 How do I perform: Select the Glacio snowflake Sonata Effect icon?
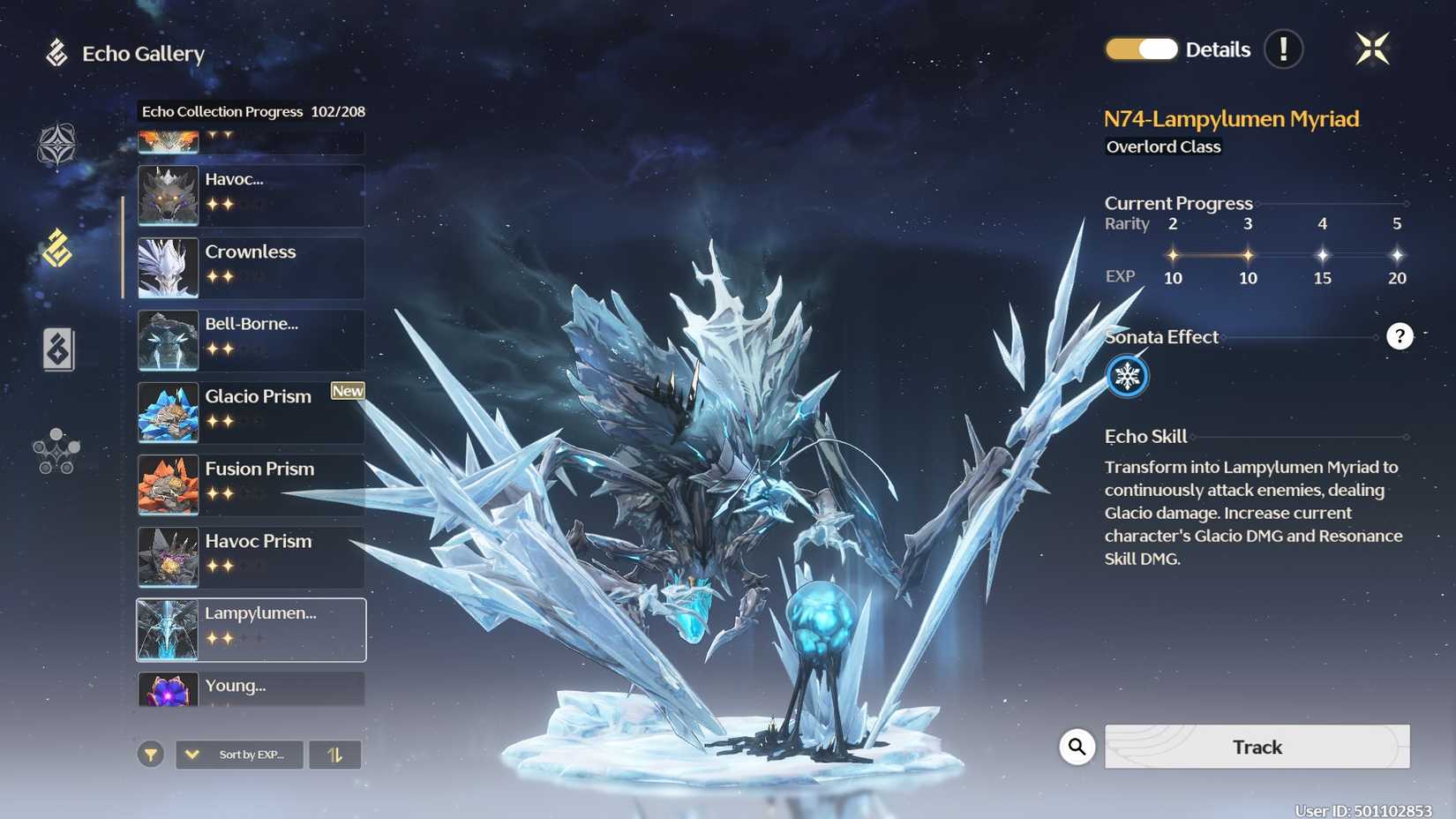[1127, 377]
